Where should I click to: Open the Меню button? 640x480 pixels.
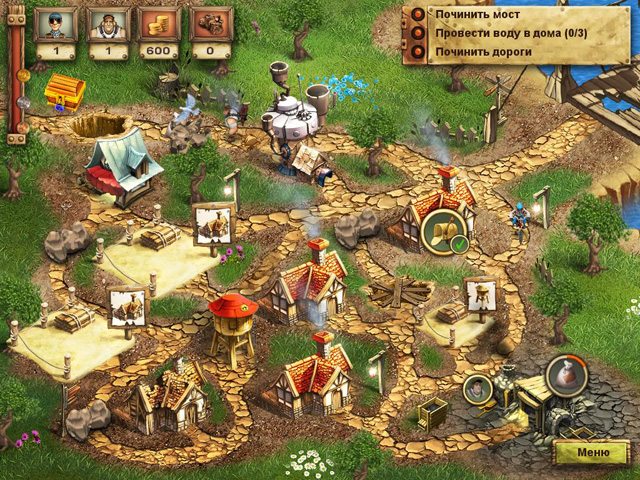590,453
